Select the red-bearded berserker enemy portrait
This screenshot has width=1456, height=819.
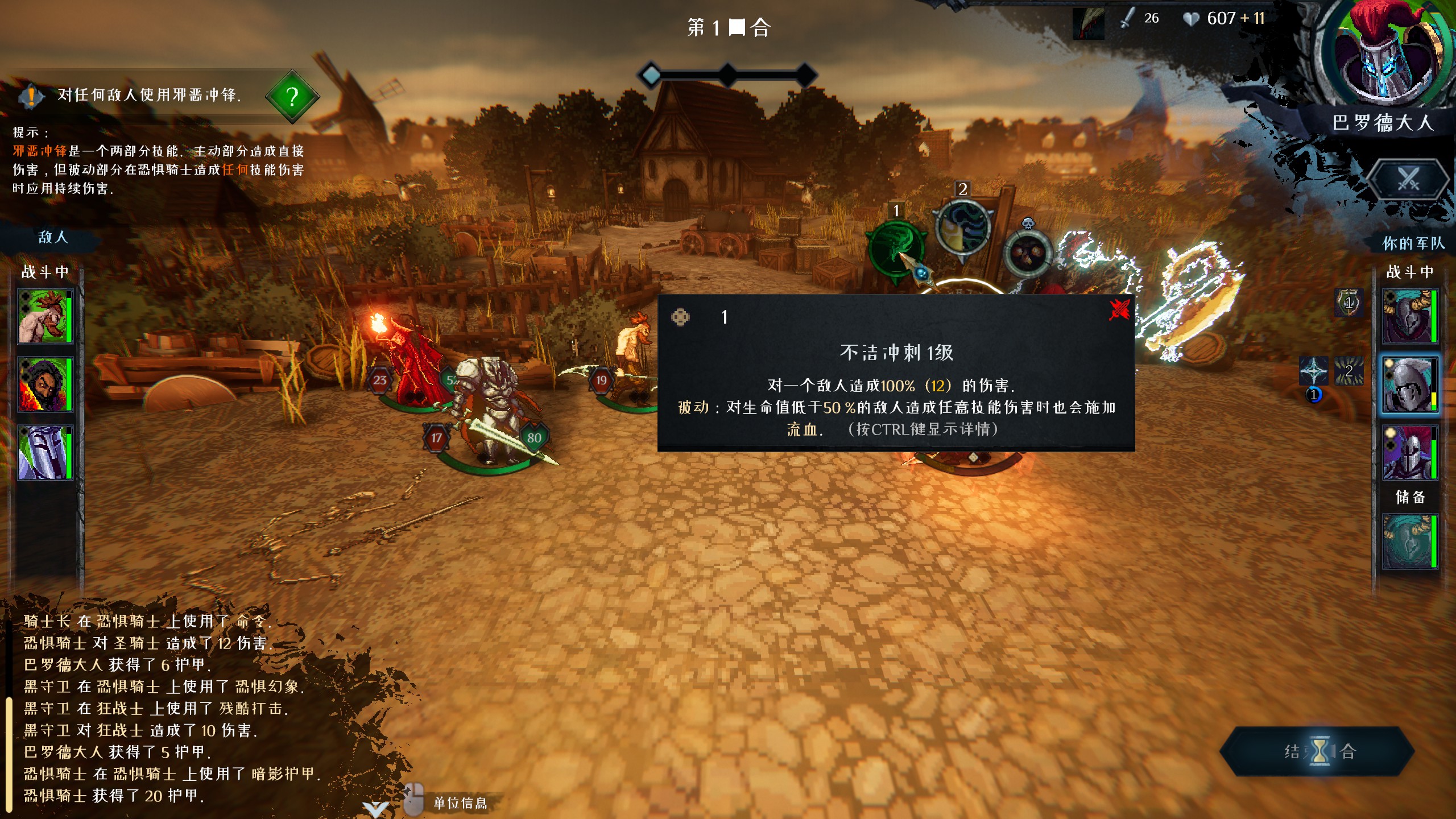pos(44,316)
